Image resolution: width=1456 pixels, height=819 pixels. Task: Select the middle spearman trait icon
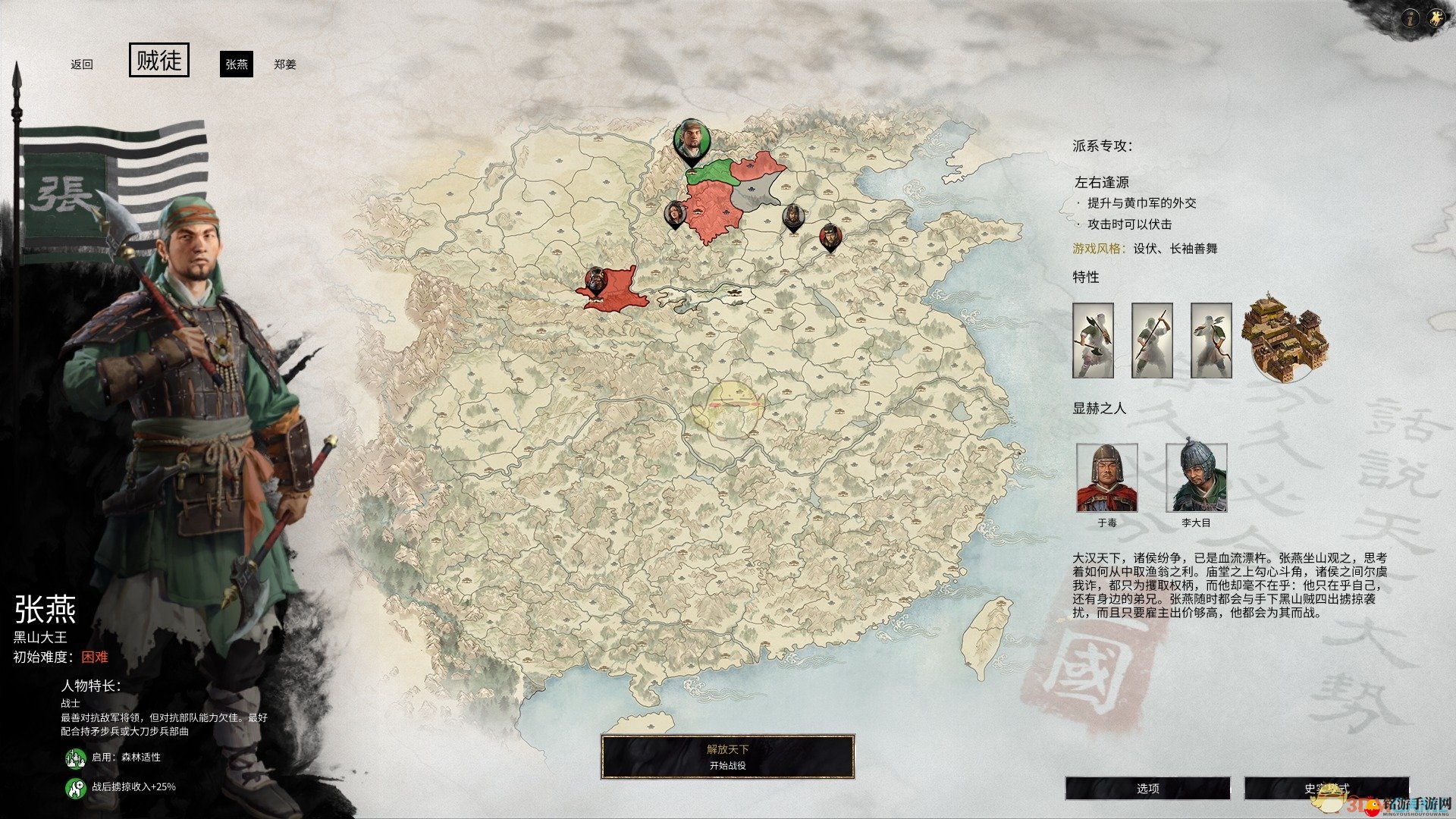tap(1152, 341)
